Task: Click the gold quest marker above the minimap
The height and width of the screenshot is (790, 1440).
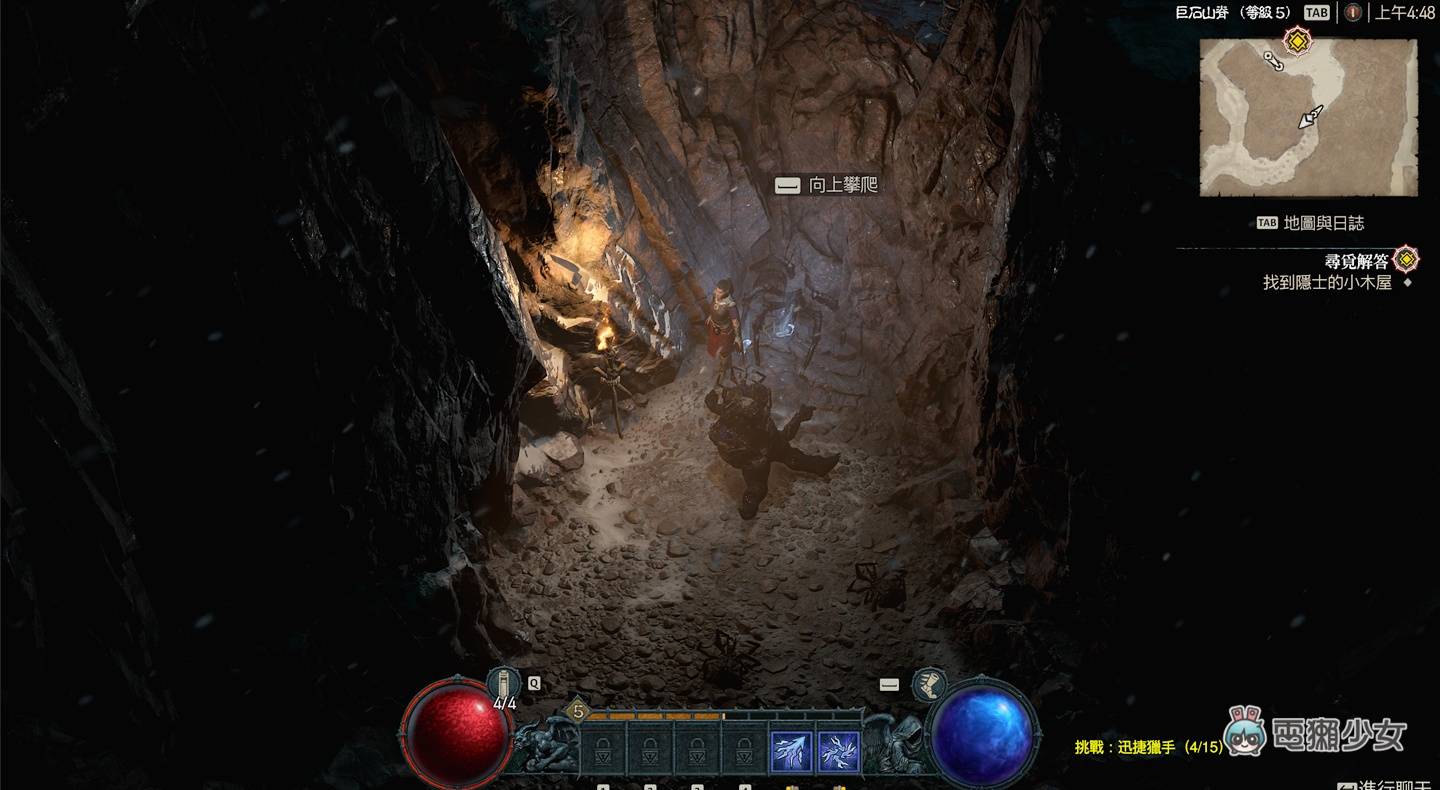Action: click(1297, 41)
